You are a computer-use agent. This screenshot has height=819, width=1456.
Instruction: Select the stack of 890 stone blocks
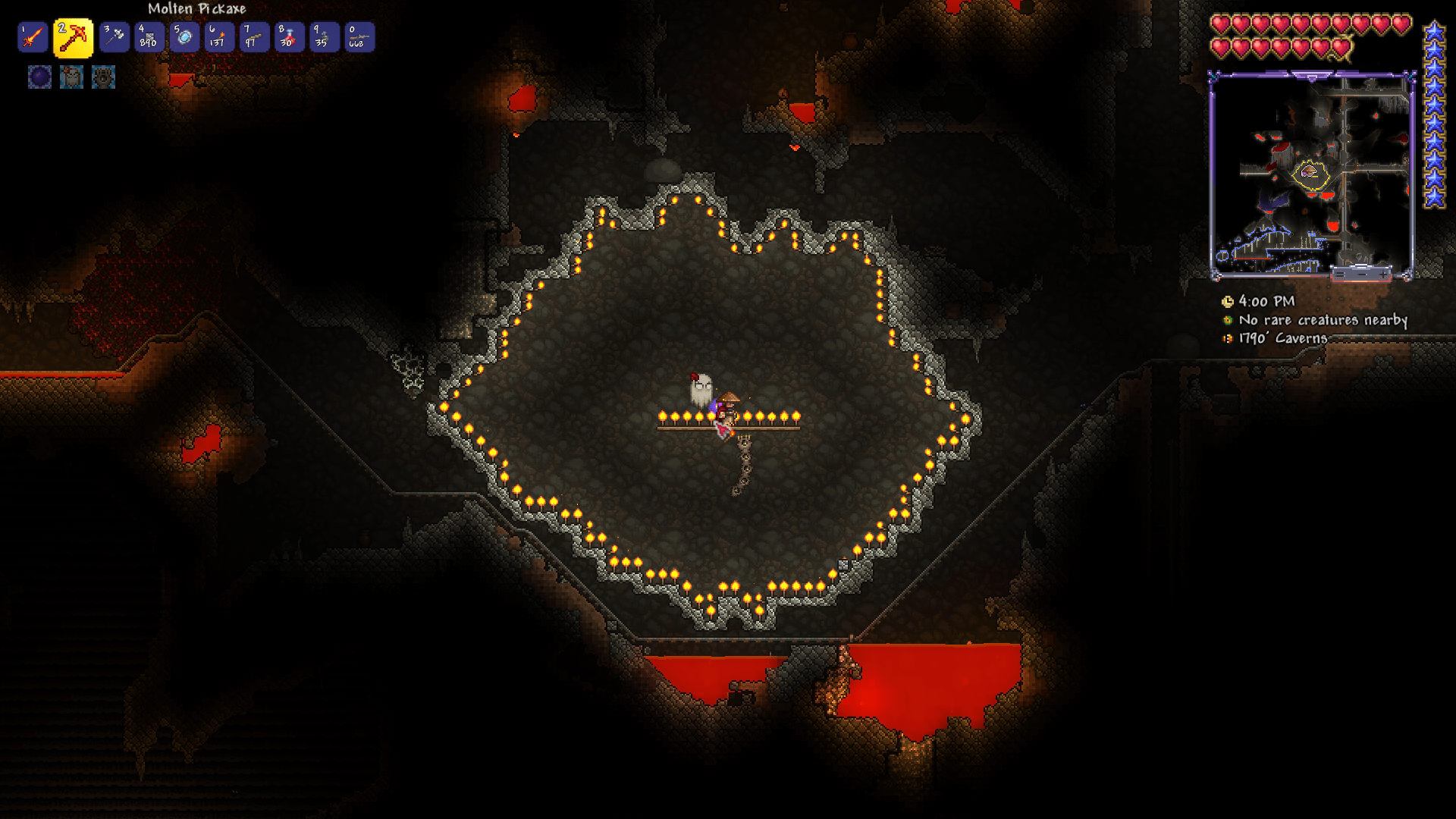click(149, 37)
